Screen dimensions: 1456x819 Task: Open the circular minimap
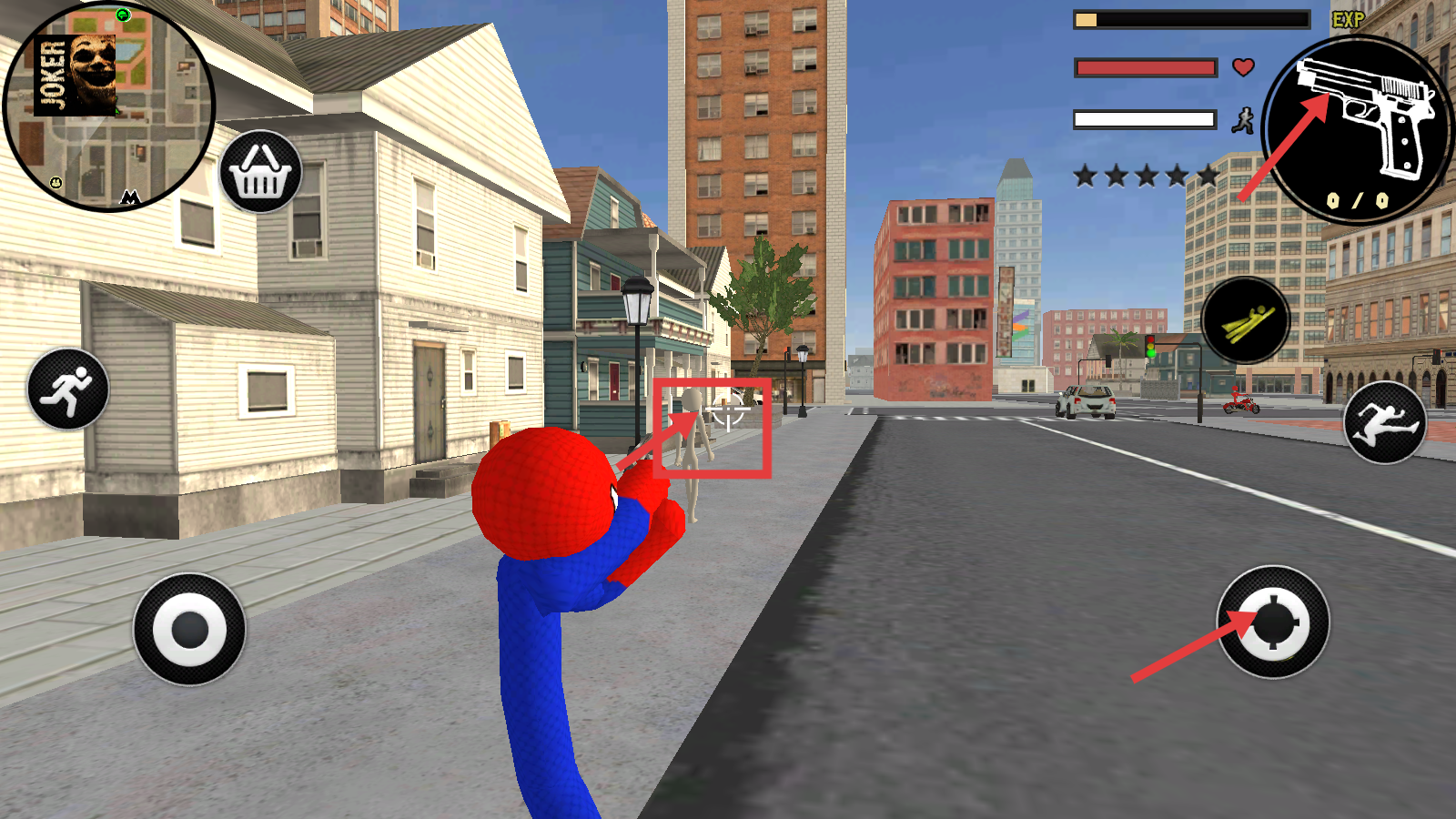[109, 107]
